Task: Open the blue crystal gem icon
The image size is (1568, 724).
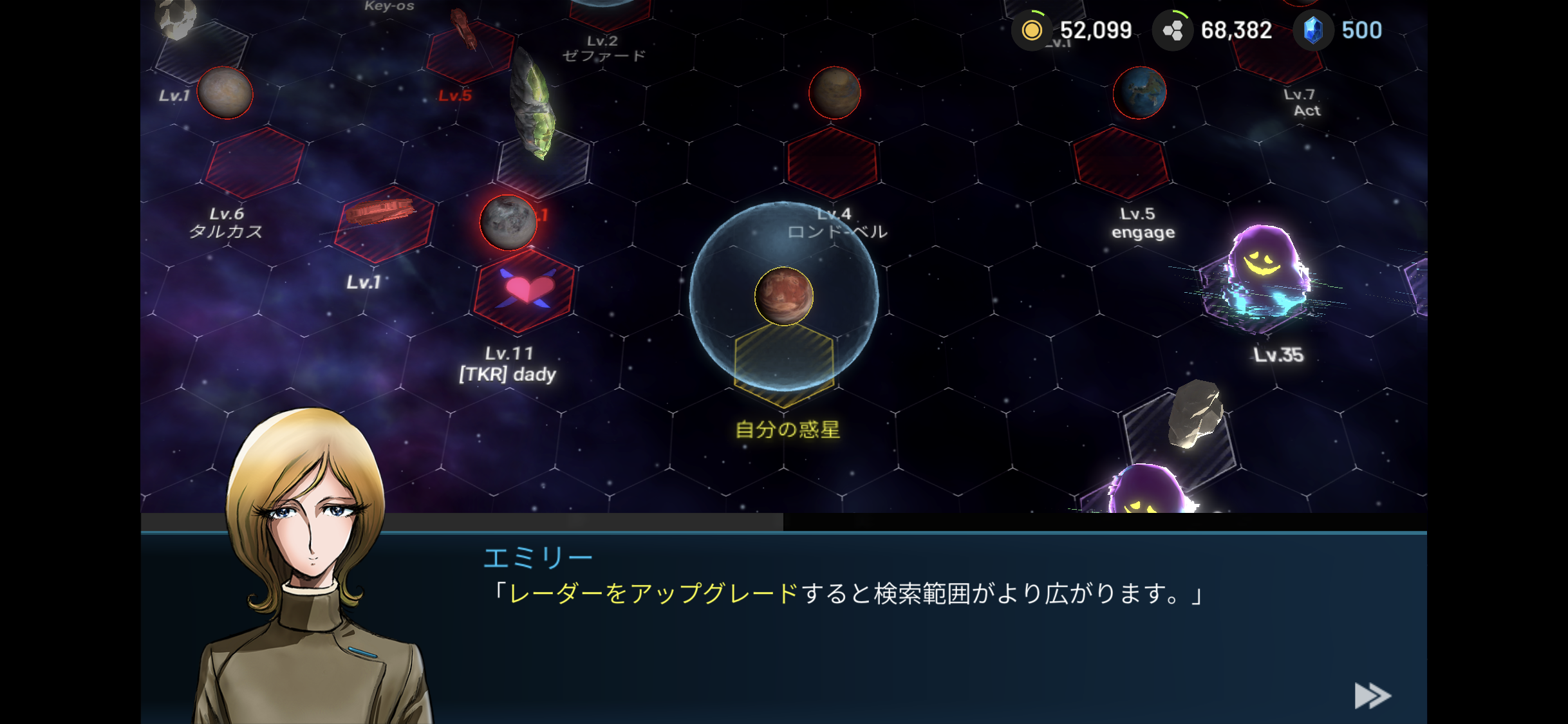Action: 1313,30
